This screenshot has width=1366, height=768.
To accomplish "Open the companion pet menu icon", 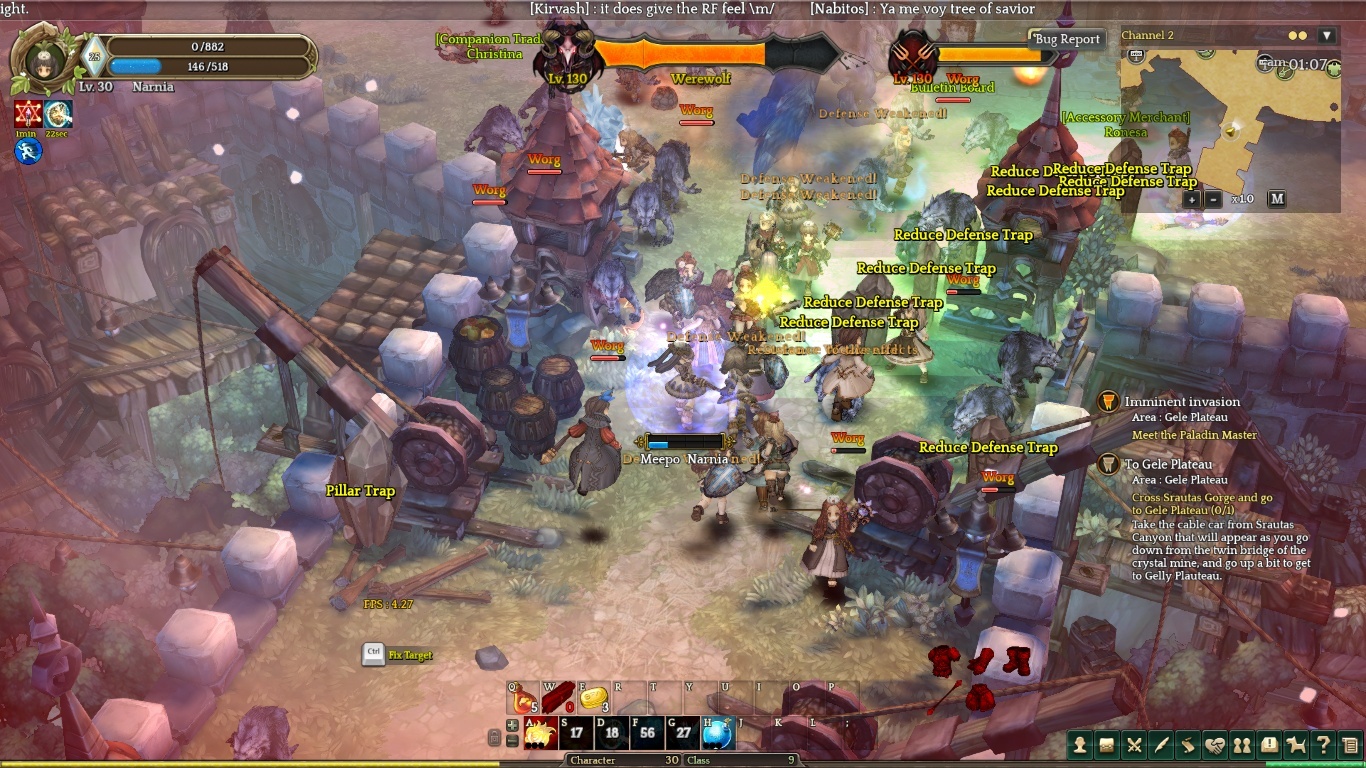I will 1296,744.
